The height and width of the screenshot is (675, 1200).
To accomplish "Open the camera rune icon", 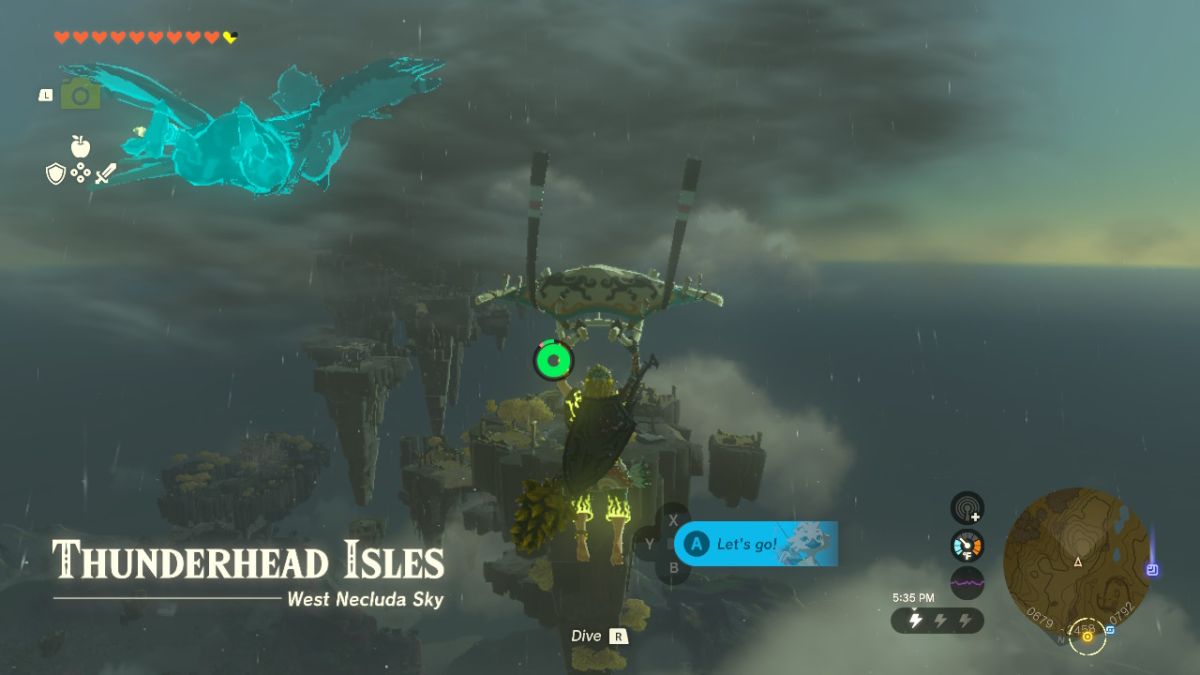I will click(80, 95).
